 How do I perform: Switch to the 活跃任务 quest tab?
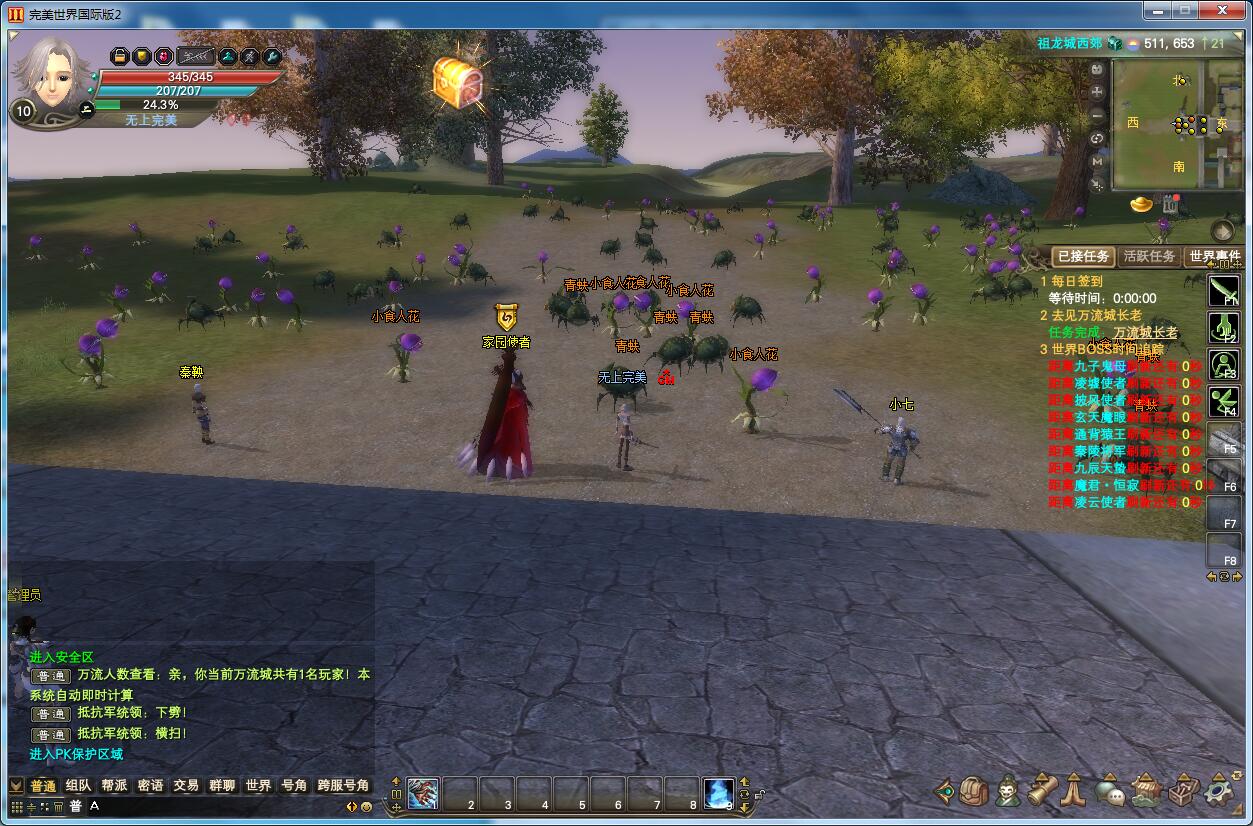[1148, 256]
